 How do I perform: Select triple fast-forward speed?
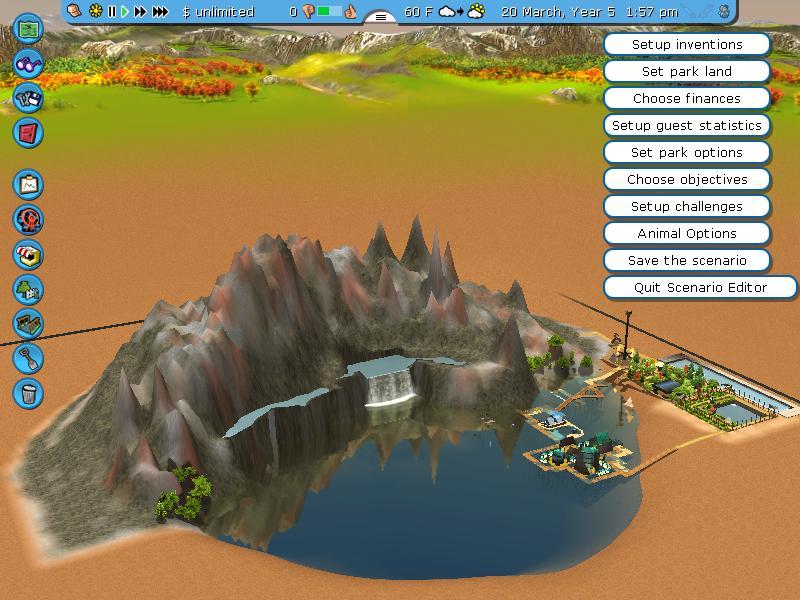click(160, 12)
